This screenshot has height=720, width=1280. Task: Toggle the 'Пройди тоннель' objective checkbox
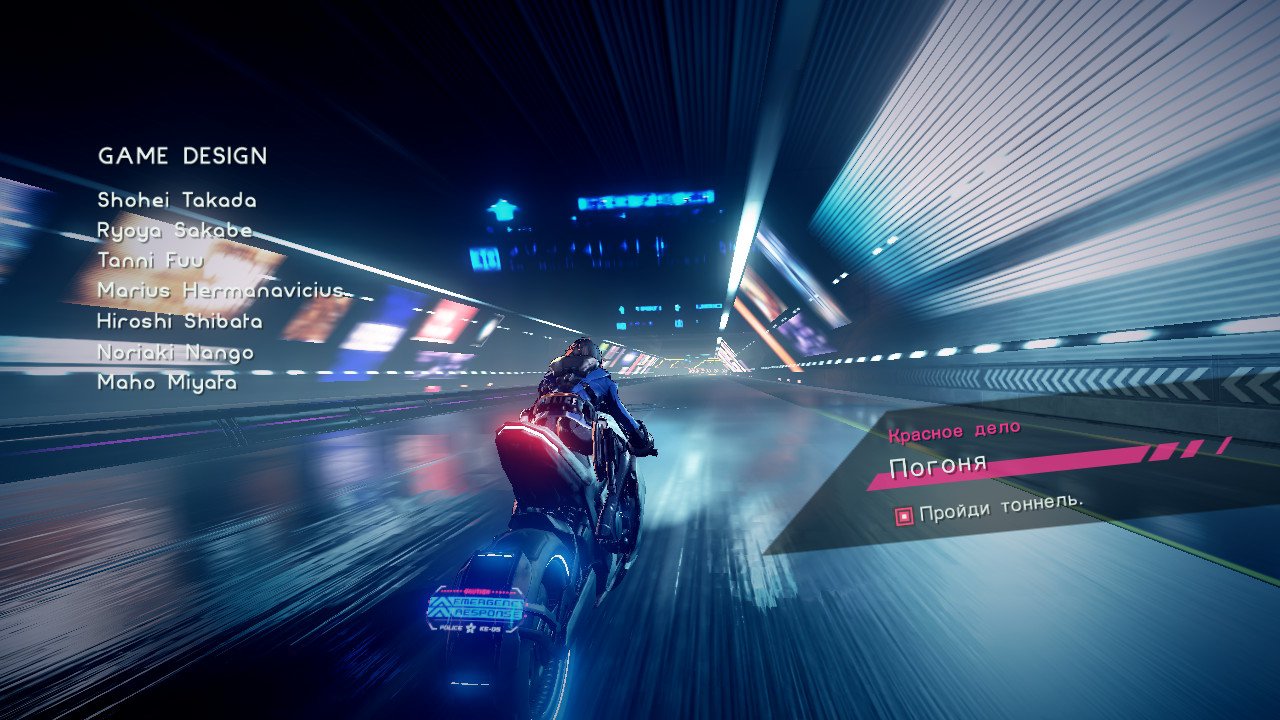tap(904, 515)
